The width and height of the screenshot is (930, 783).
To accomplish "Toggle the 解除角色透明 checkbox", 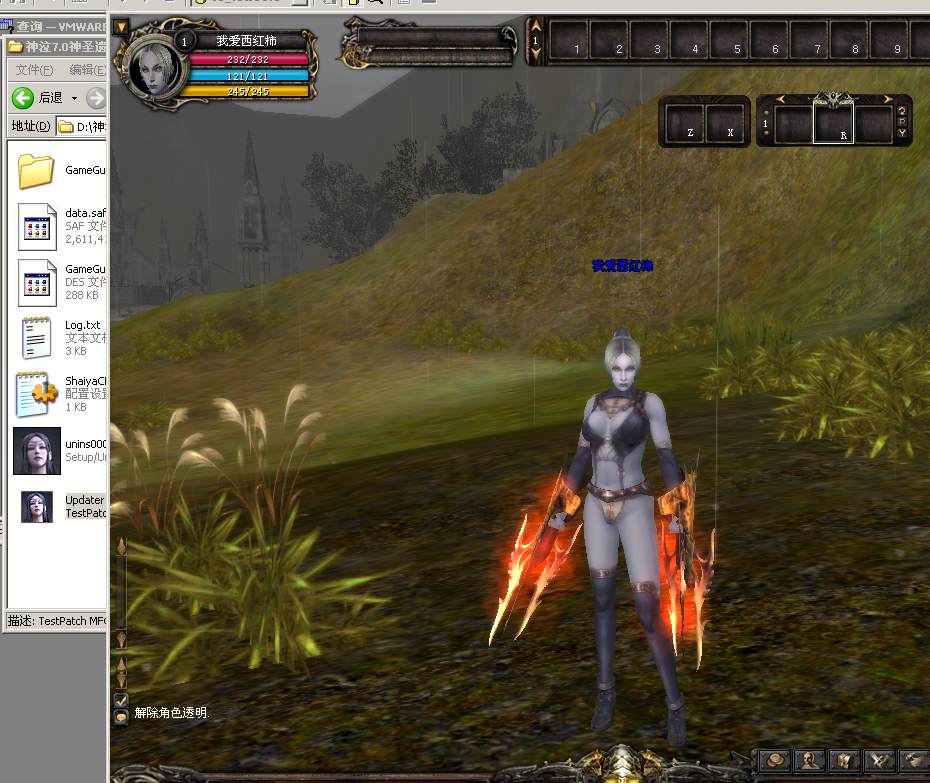I will click(x=121, y=699).
